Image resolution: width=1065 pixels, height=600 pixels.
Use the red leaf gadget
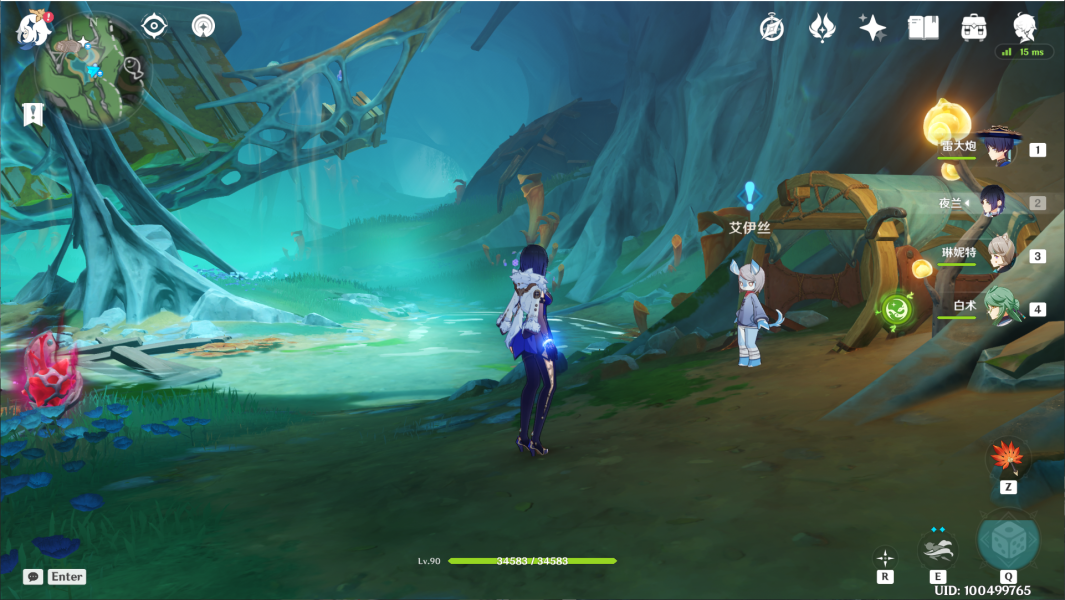[1008, 458]
